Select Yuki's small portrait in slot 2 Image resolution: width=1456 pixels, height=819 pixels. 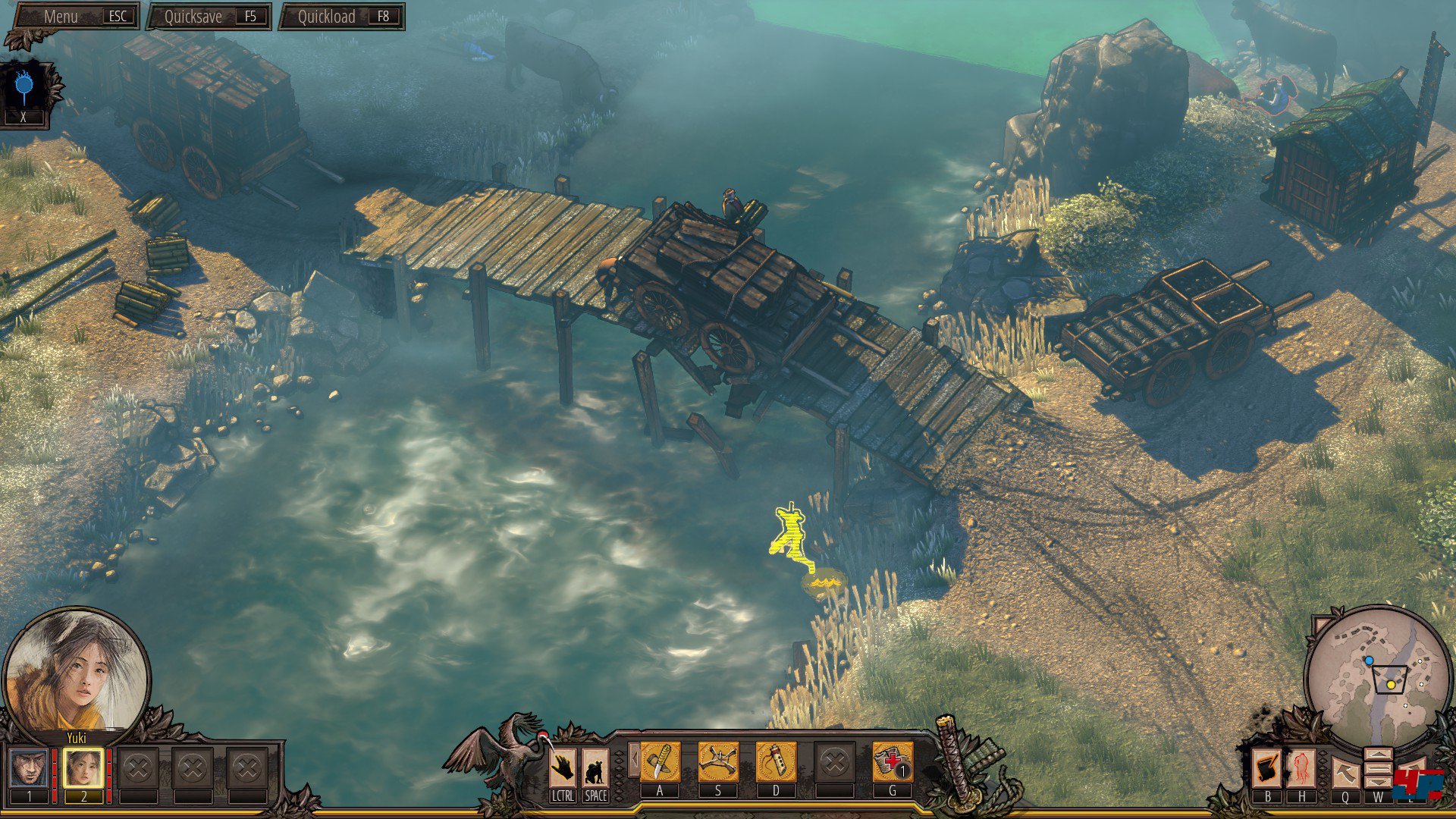pos(83,767)
